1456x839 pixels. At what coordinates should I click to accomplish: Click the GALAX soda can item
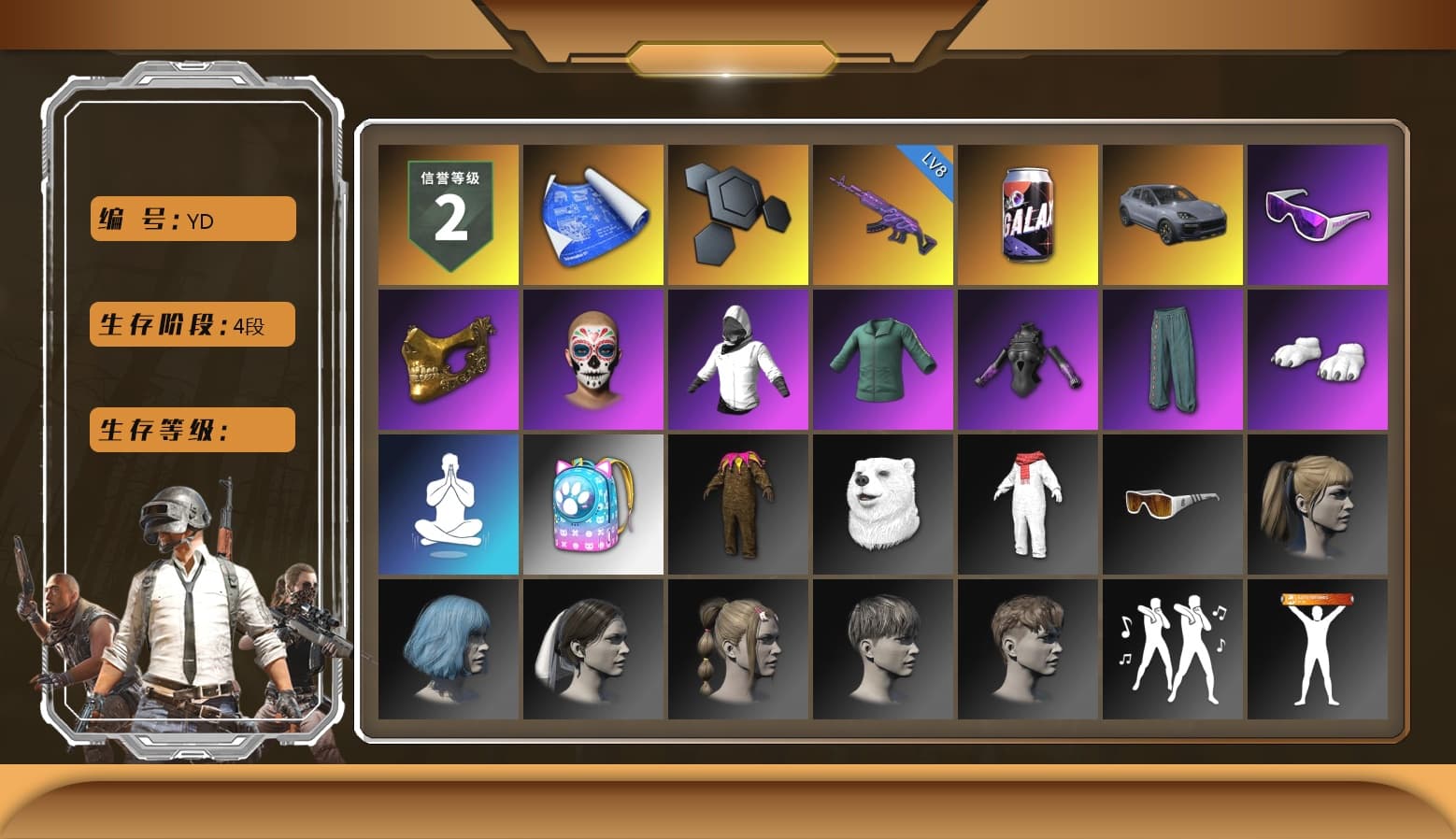coord(1028,213)
